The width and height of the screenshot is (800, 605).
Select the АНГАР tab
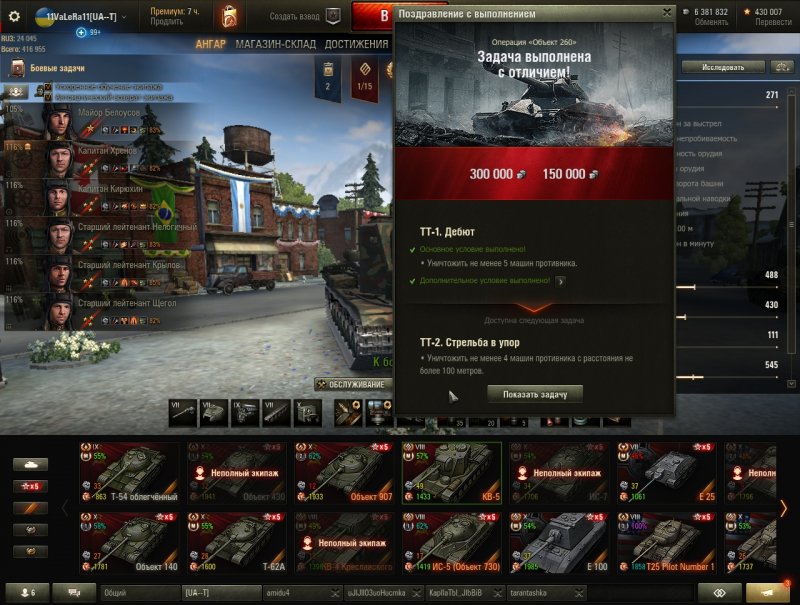click(x=210, y=44)
